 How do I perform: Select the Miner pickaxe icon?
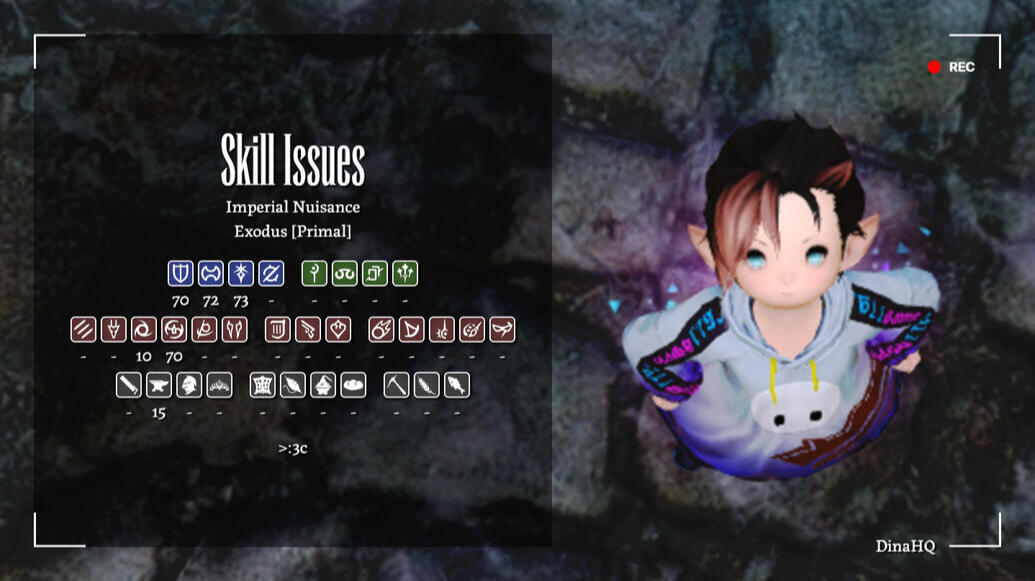coord(396,385)
